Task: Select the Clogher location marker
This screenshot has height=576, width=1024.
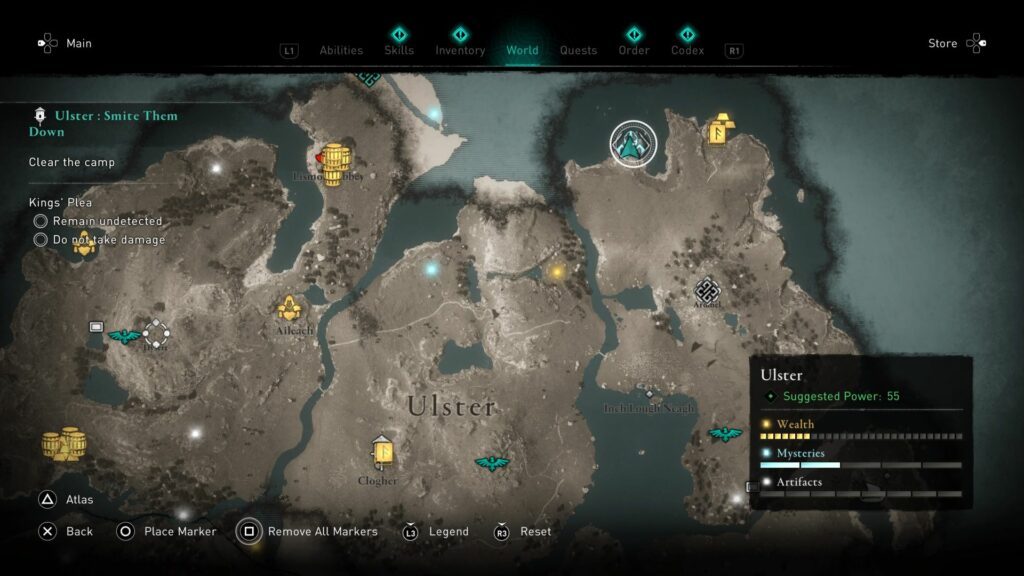Action: point(381,456)
